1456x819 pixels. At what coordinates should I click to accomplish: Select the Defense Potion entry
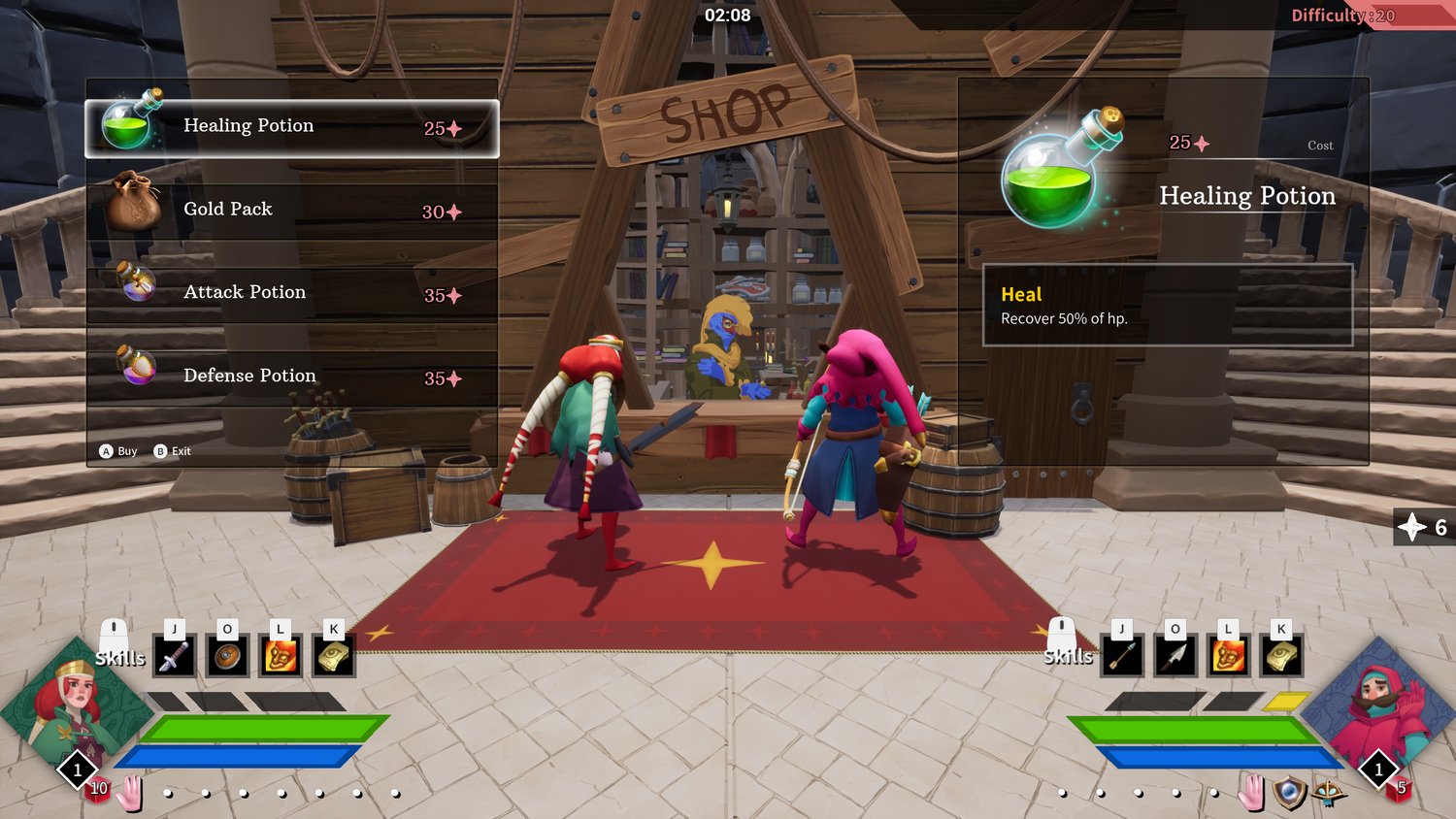point(291,377)
